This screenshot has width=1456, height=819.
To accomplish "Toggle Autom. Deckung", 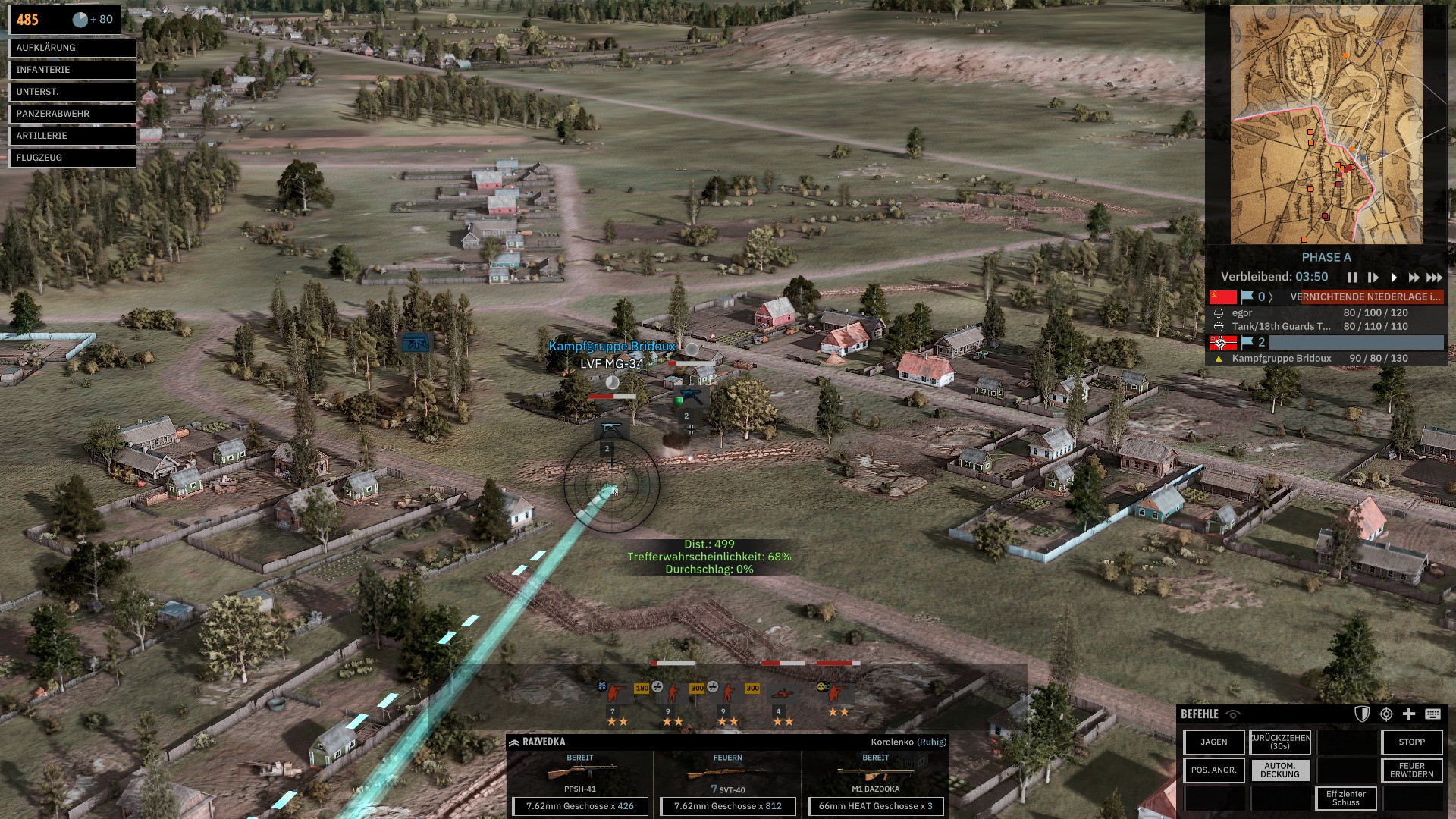I will (1280, 770).
